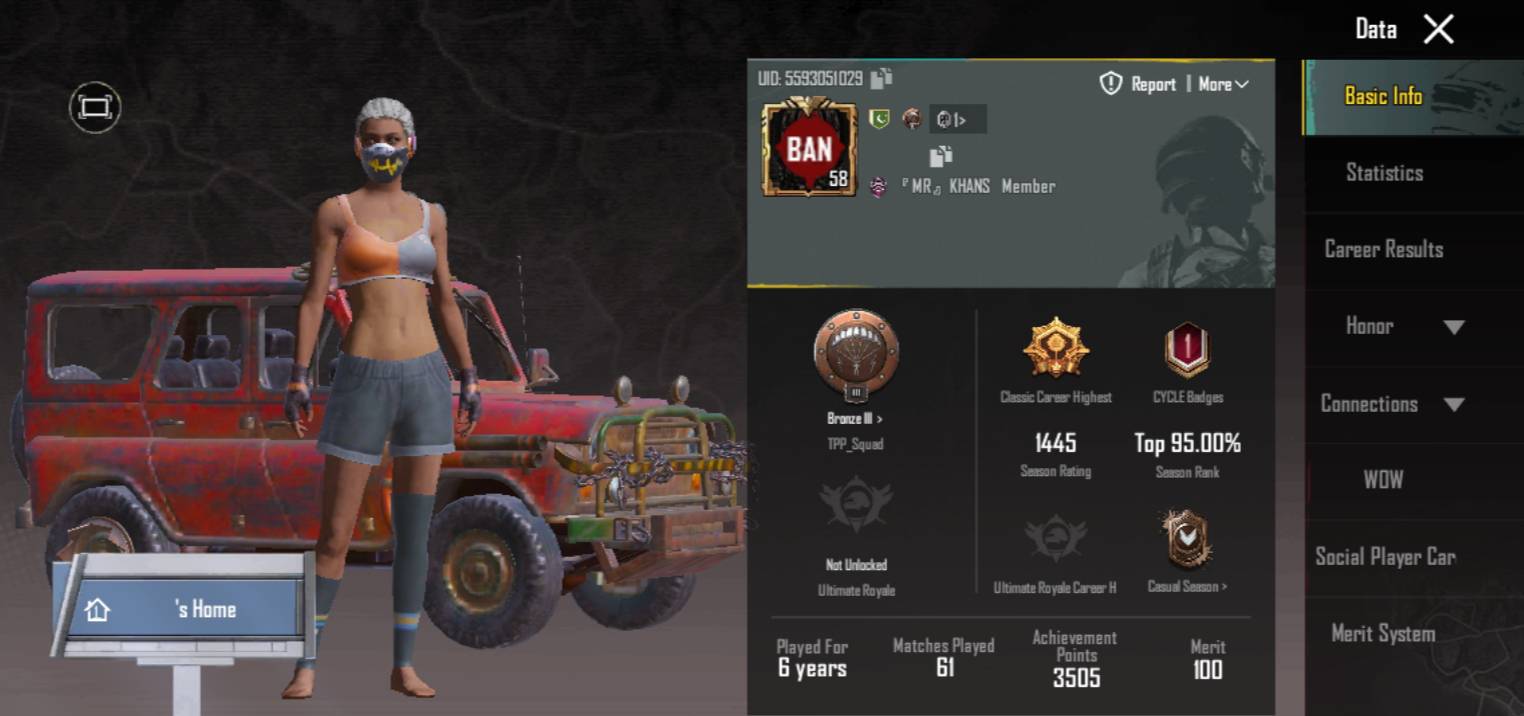Close the Data profile screen

tap(1438, 30)
